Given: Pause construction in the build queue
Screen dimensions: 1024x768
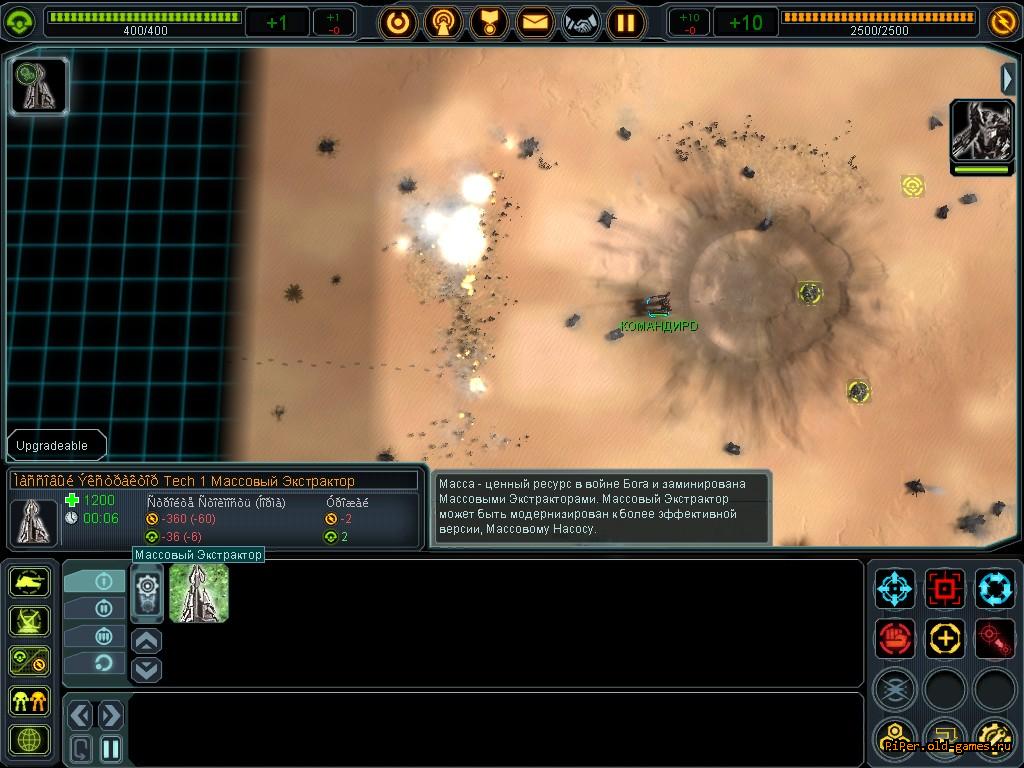Looking at the screenshot, I should point(111,748).
